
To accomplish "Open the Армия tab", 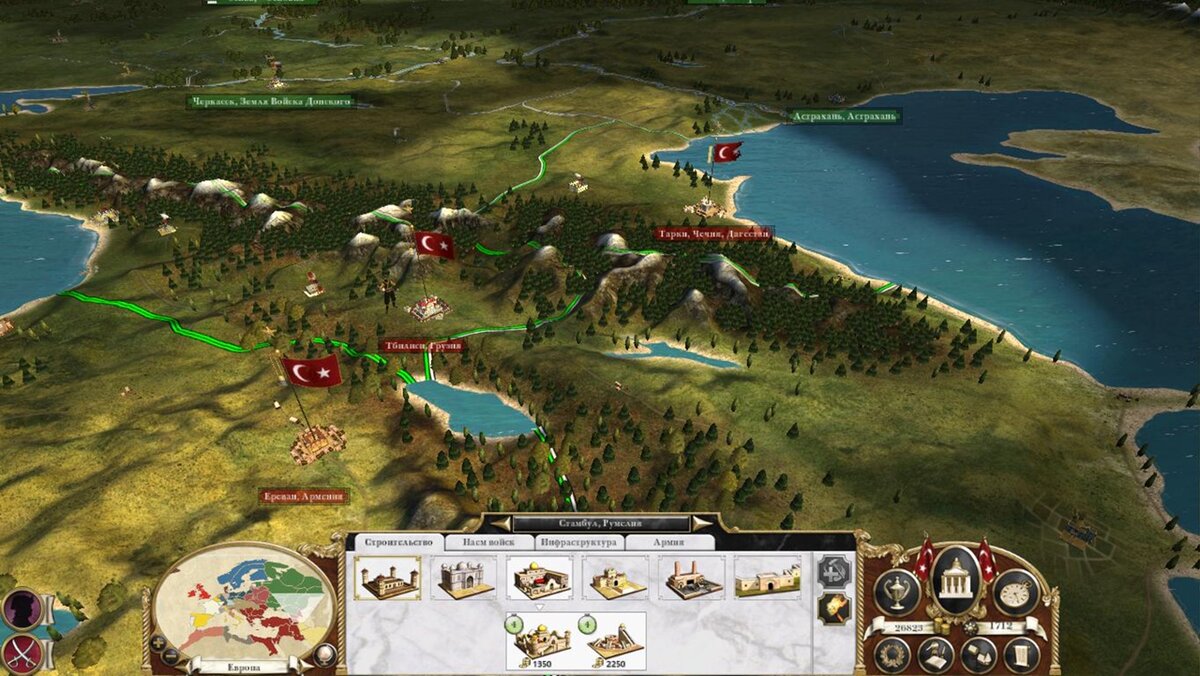I will click(668, 542).
